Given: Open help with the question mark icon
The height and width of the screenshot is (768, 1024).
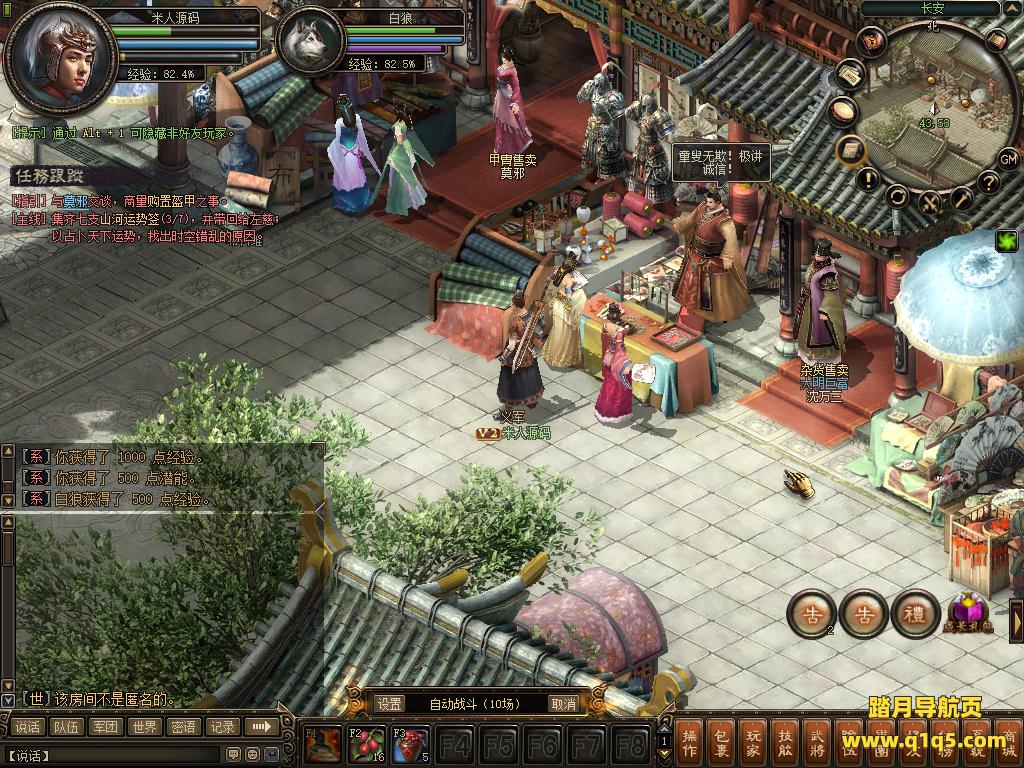Looking at the screenshot, I should 988,182.
